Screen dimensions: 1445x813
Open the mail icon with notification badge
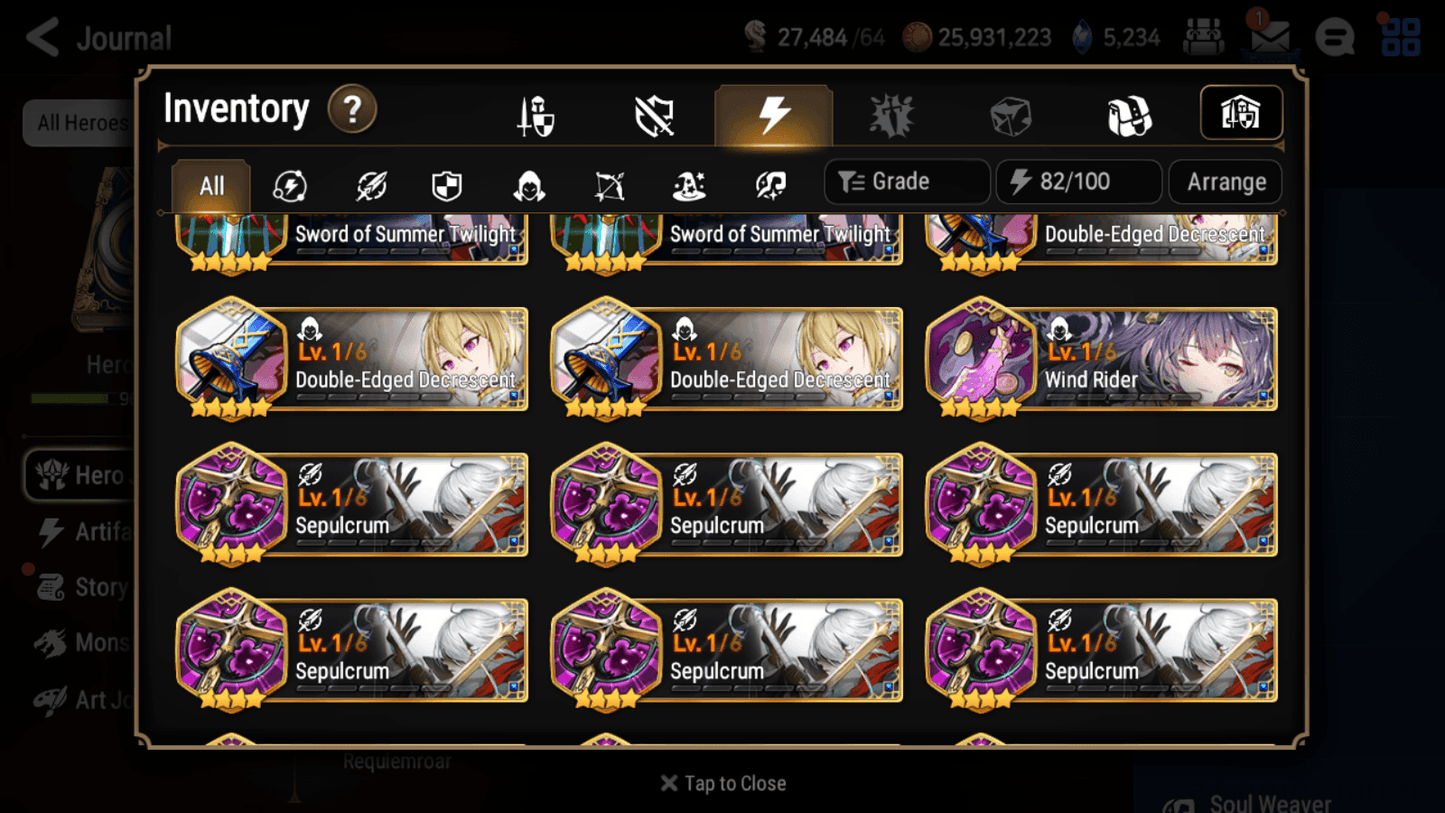pyautogui.click(x=1268, y=36)
